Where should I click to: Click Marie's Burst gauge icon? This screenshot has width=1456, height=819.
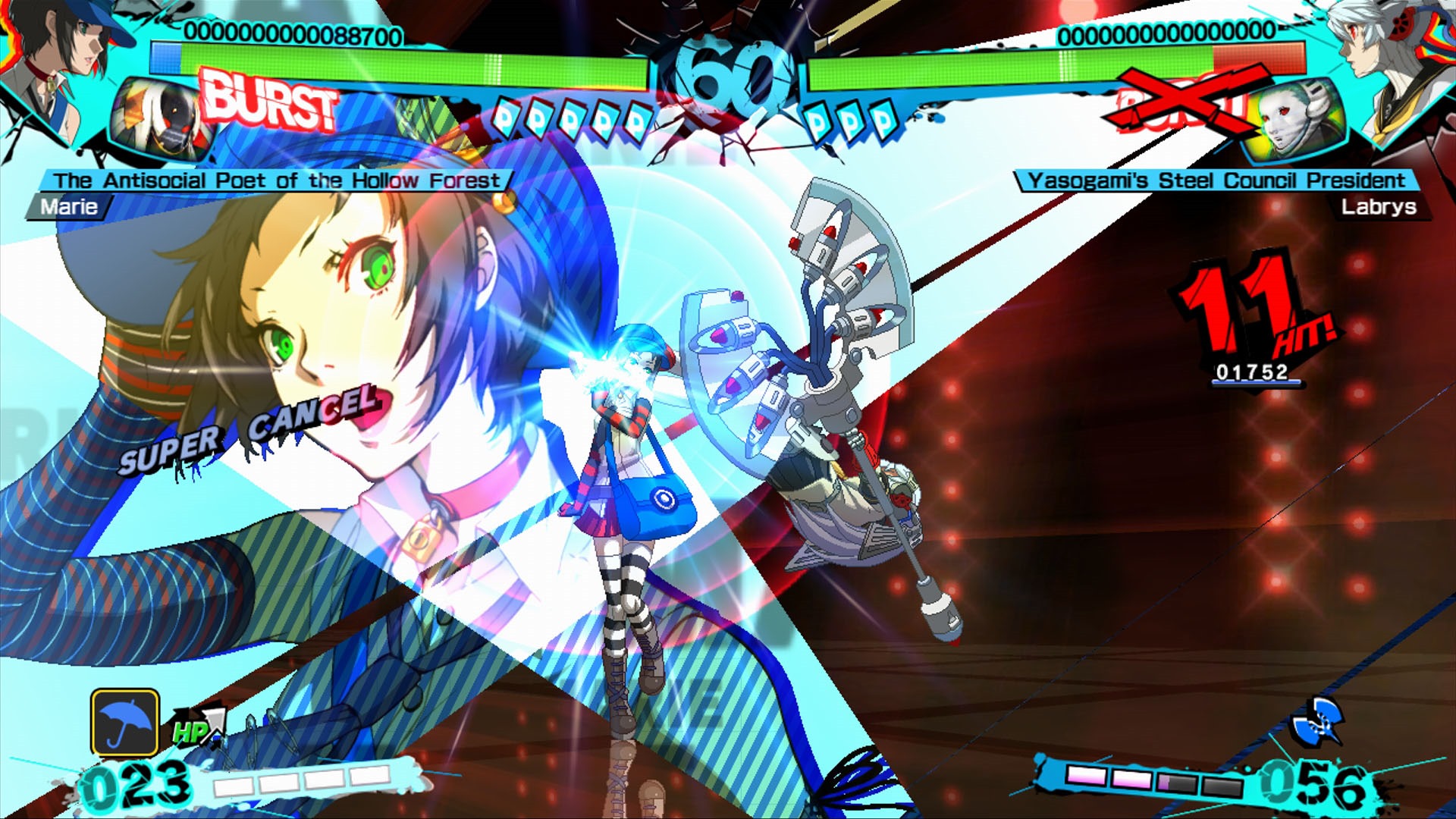pyautogui.click(x=269, y=100)
